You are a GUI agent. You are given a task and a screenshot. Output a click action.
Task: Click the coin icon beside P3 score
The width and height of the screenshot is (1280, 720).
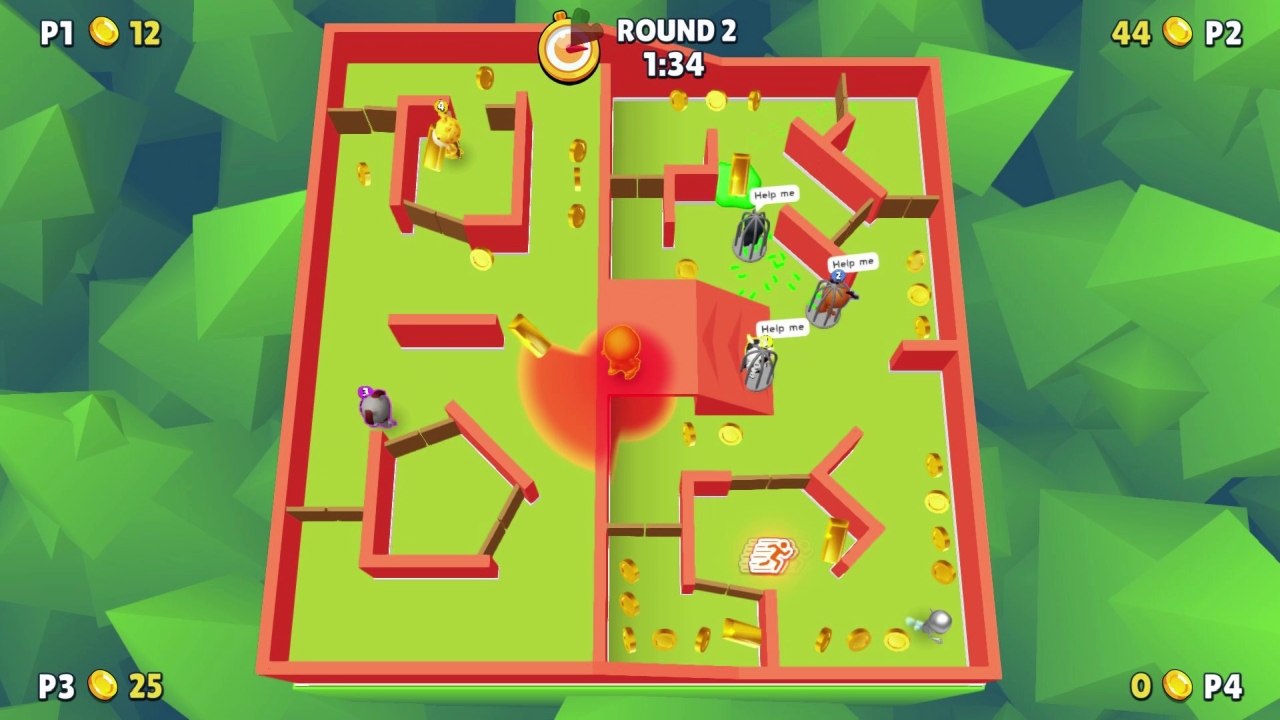coord(105,687)
